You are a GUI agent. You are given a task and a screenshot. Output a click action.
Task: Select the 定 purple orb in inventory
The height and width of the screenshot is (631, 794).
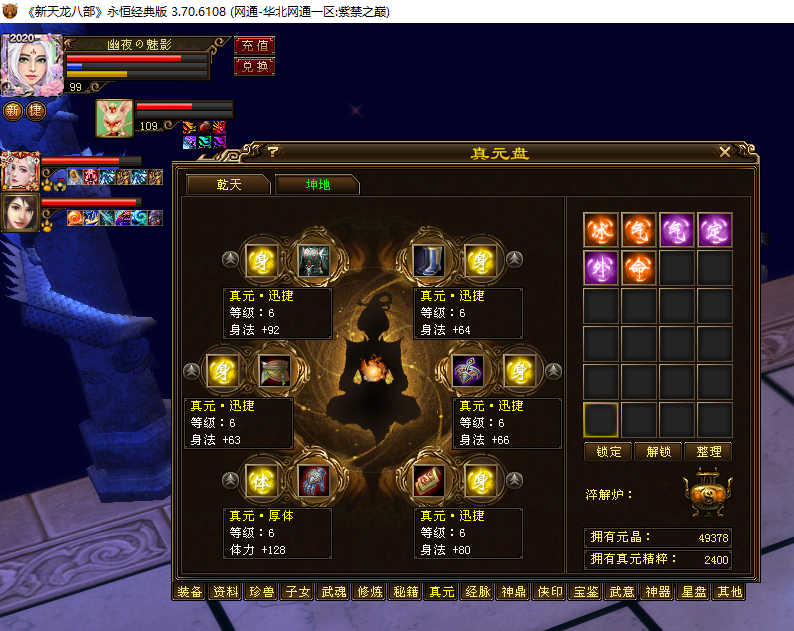pos(715,230)
